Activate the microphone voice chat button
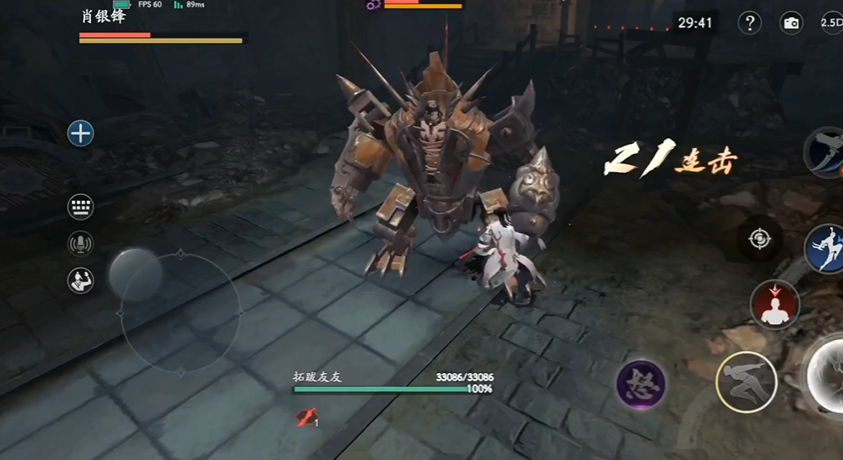843x460 pixels. point(81,243)
